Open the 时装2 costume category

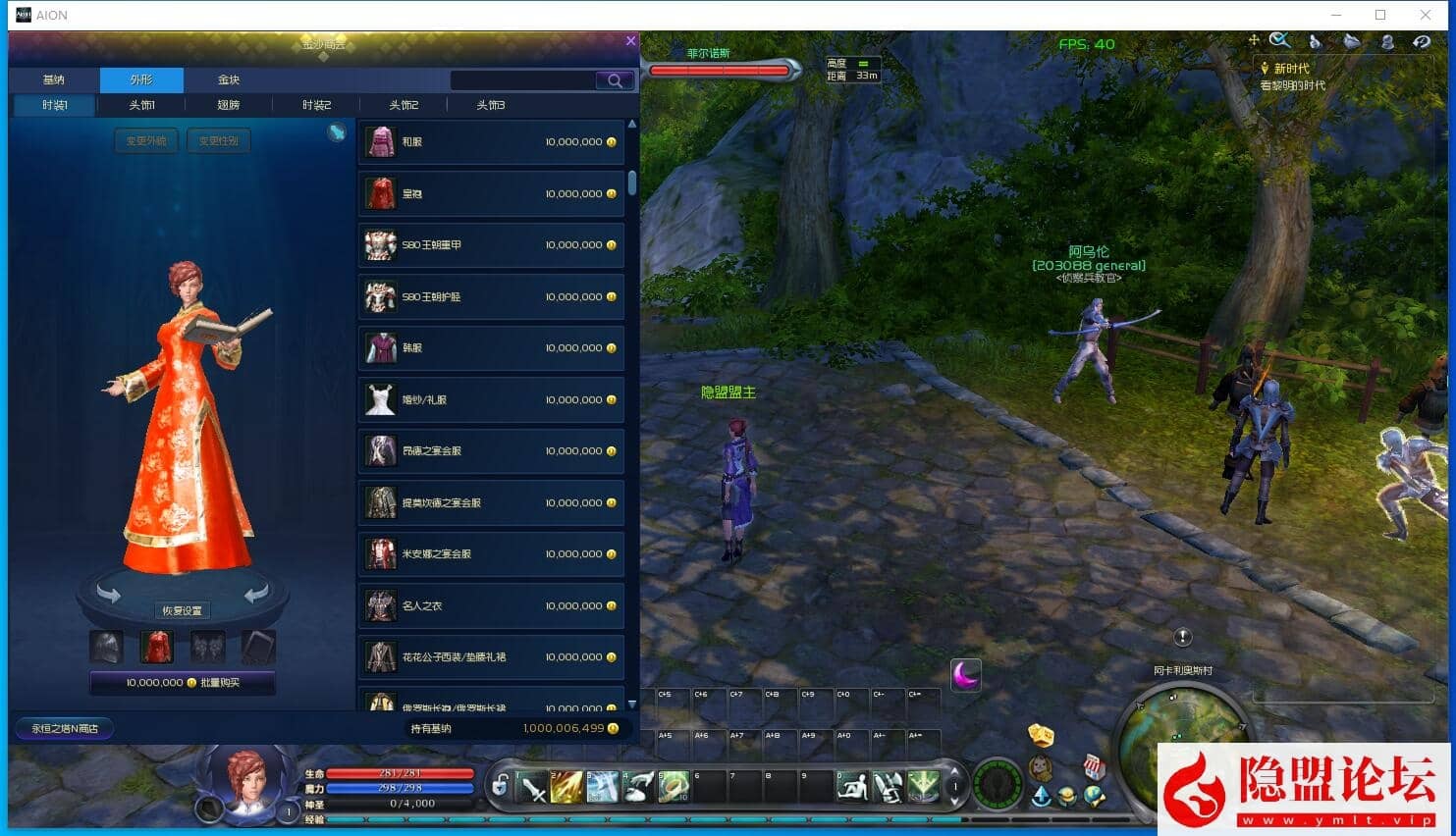click(x=316, y=105)
